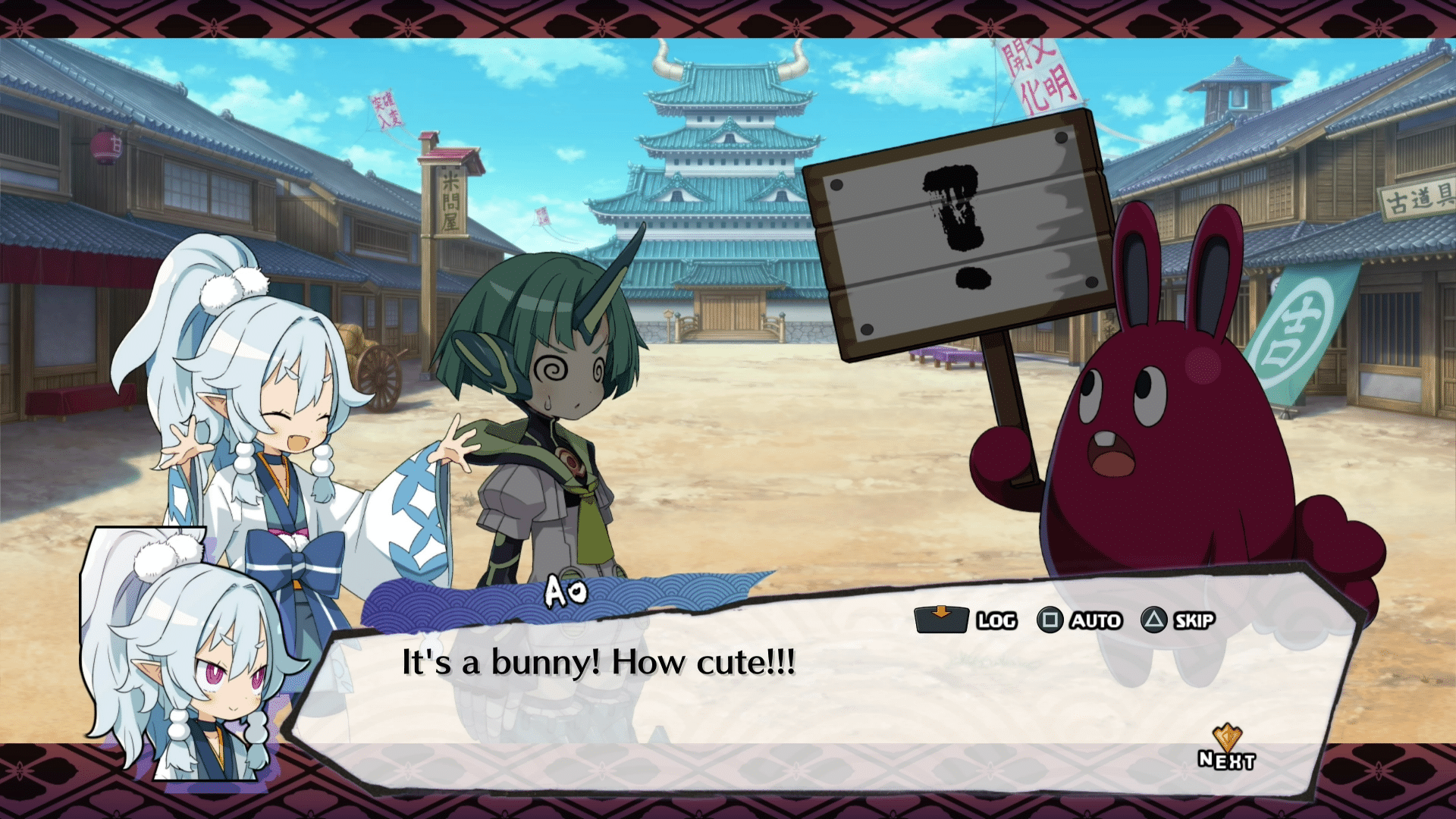Click the dialogue text 'It's a bunny! How cute!!!'

click(x=599, y=662)
